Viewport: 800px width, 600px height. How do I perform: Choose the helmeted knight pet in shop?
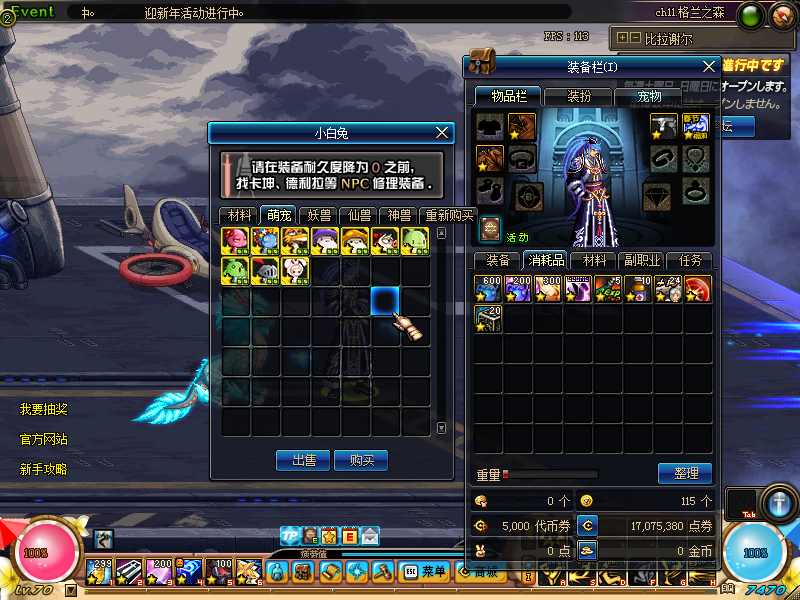[x=265, y=270]
